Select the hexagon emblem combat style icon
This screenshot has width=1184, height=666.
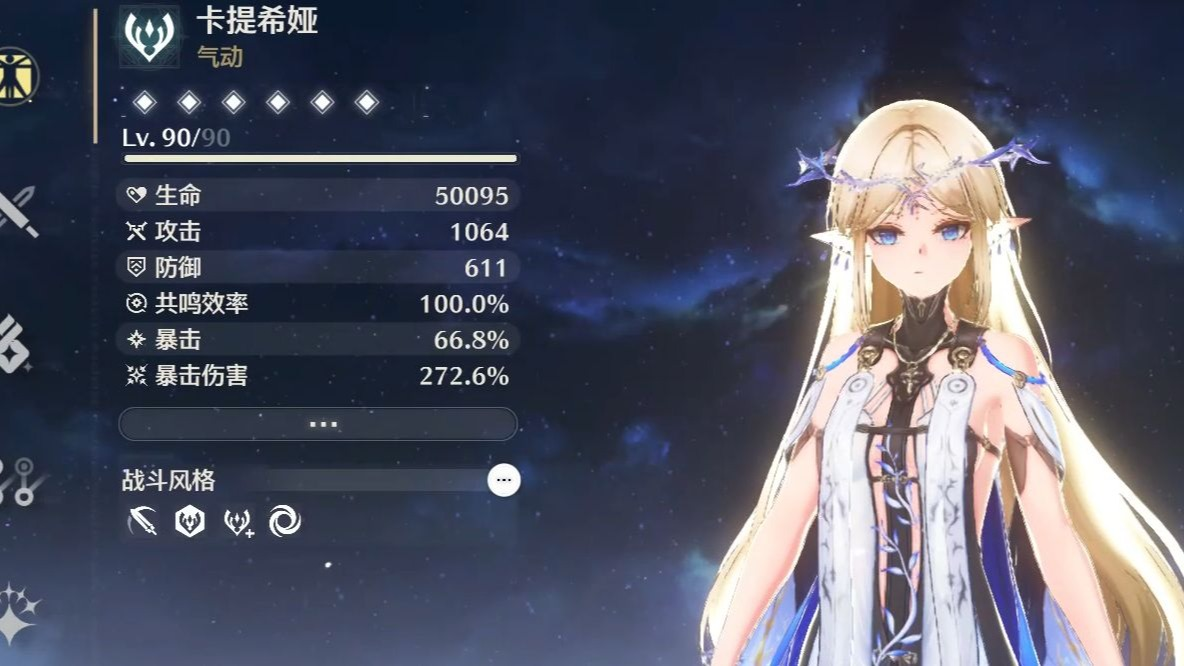pos(190,520)
